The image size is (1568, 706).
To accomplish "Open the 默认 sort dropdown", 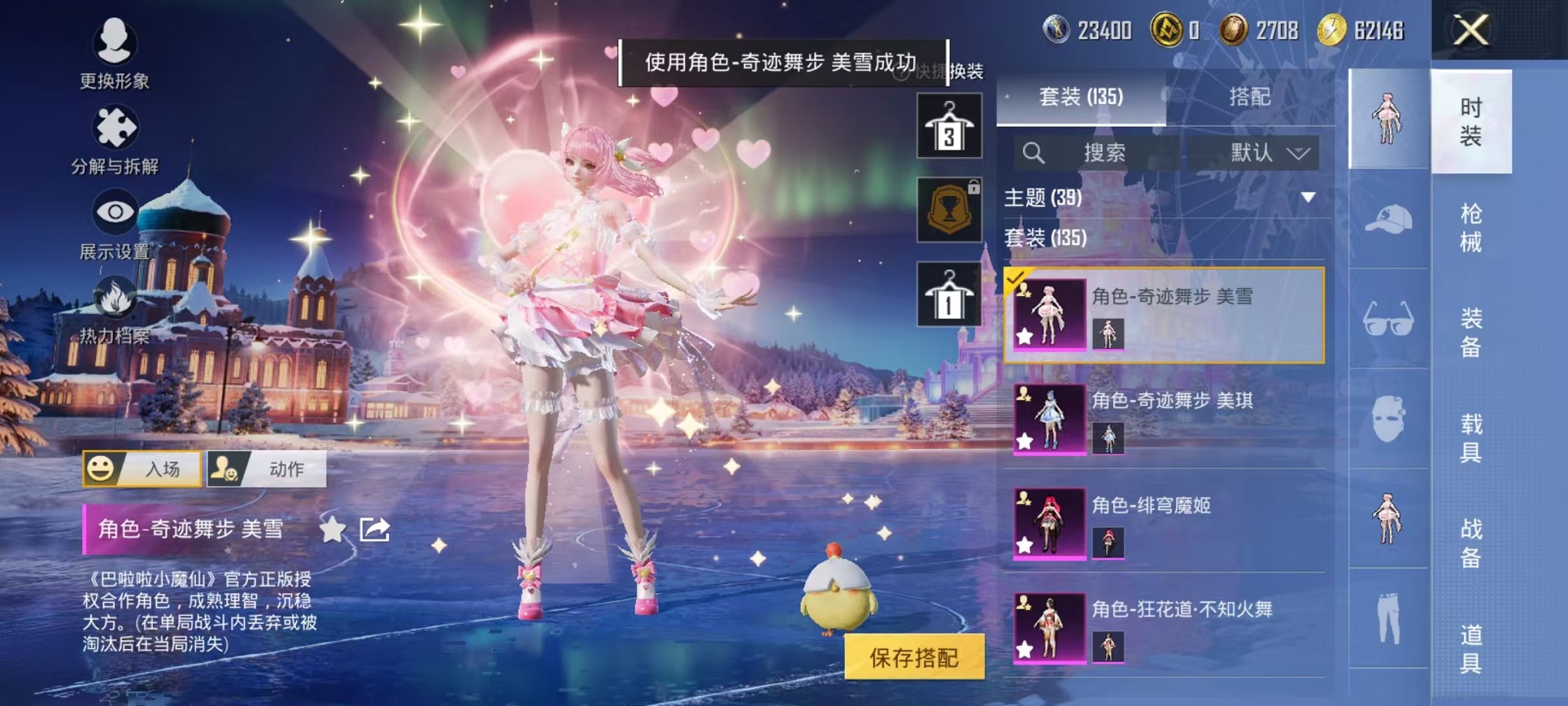I will 1271,153.
